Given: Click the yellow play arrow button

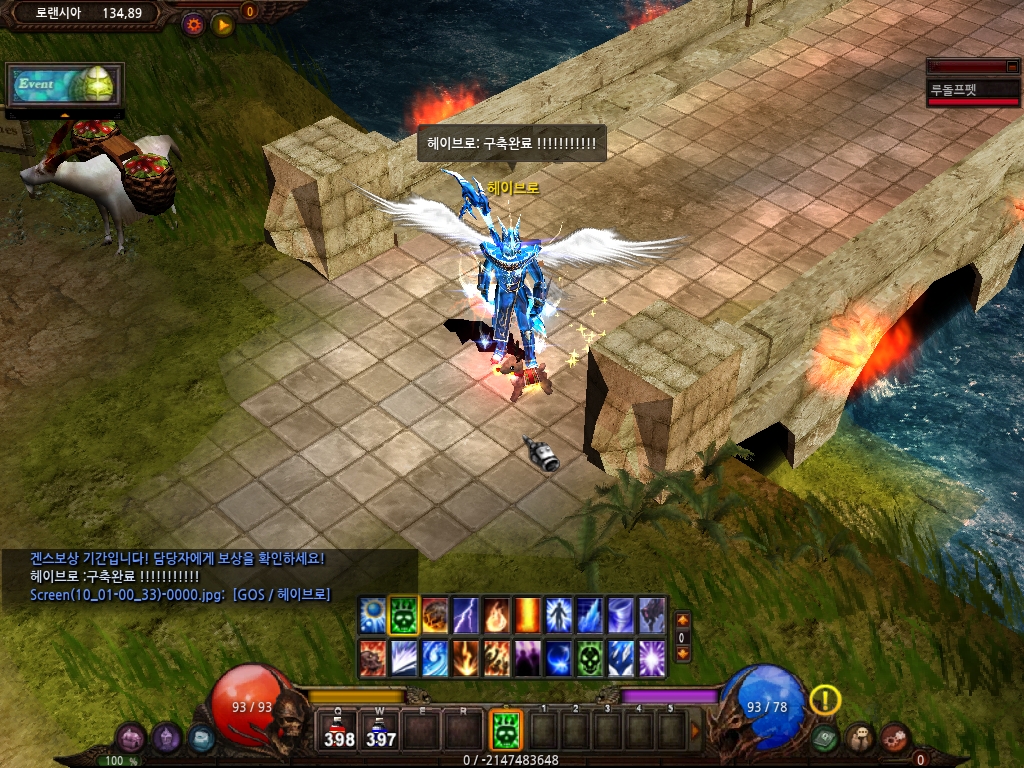Looking at the screenshot, I should [223, 24].
